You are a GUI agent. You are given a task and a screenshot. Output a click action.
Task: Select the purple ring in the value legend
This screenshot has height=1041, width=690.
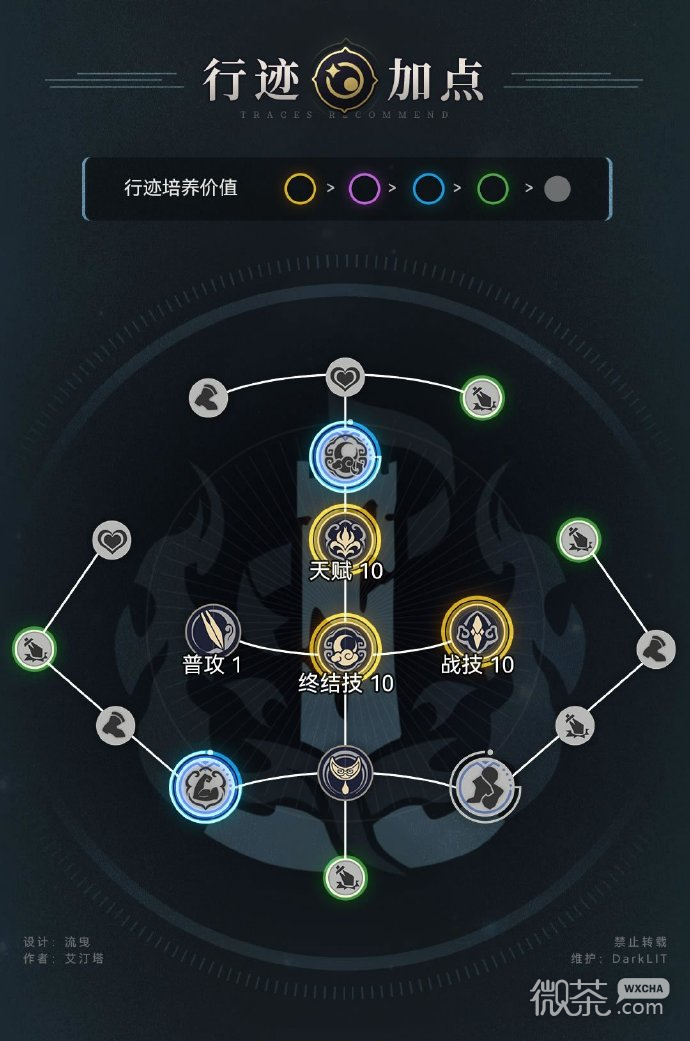pos(364,187)
